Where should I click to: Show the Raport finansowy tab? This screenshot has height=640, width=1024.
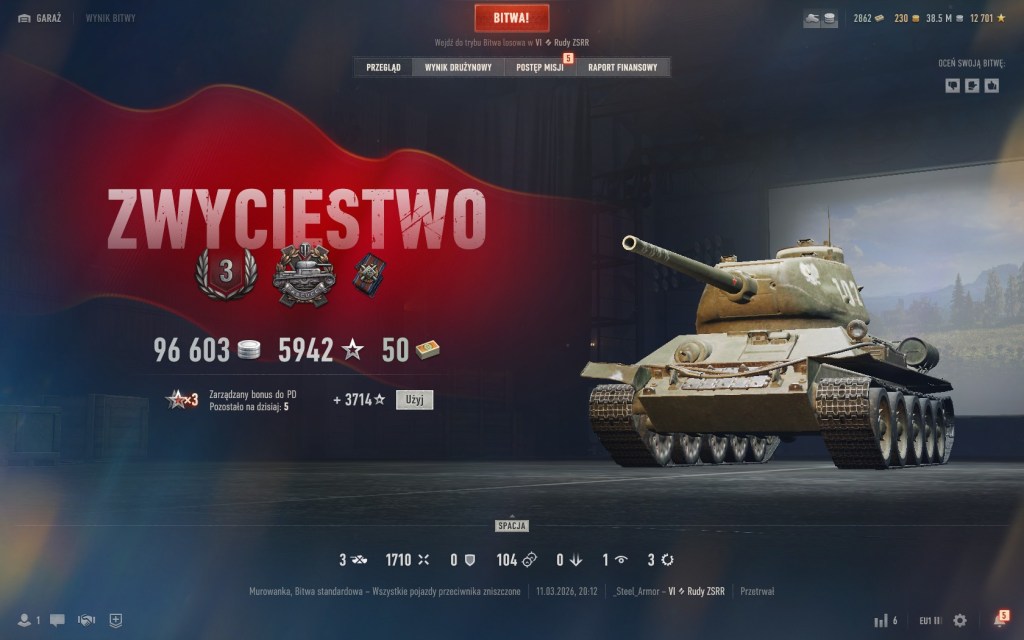(x=622, y=68)
